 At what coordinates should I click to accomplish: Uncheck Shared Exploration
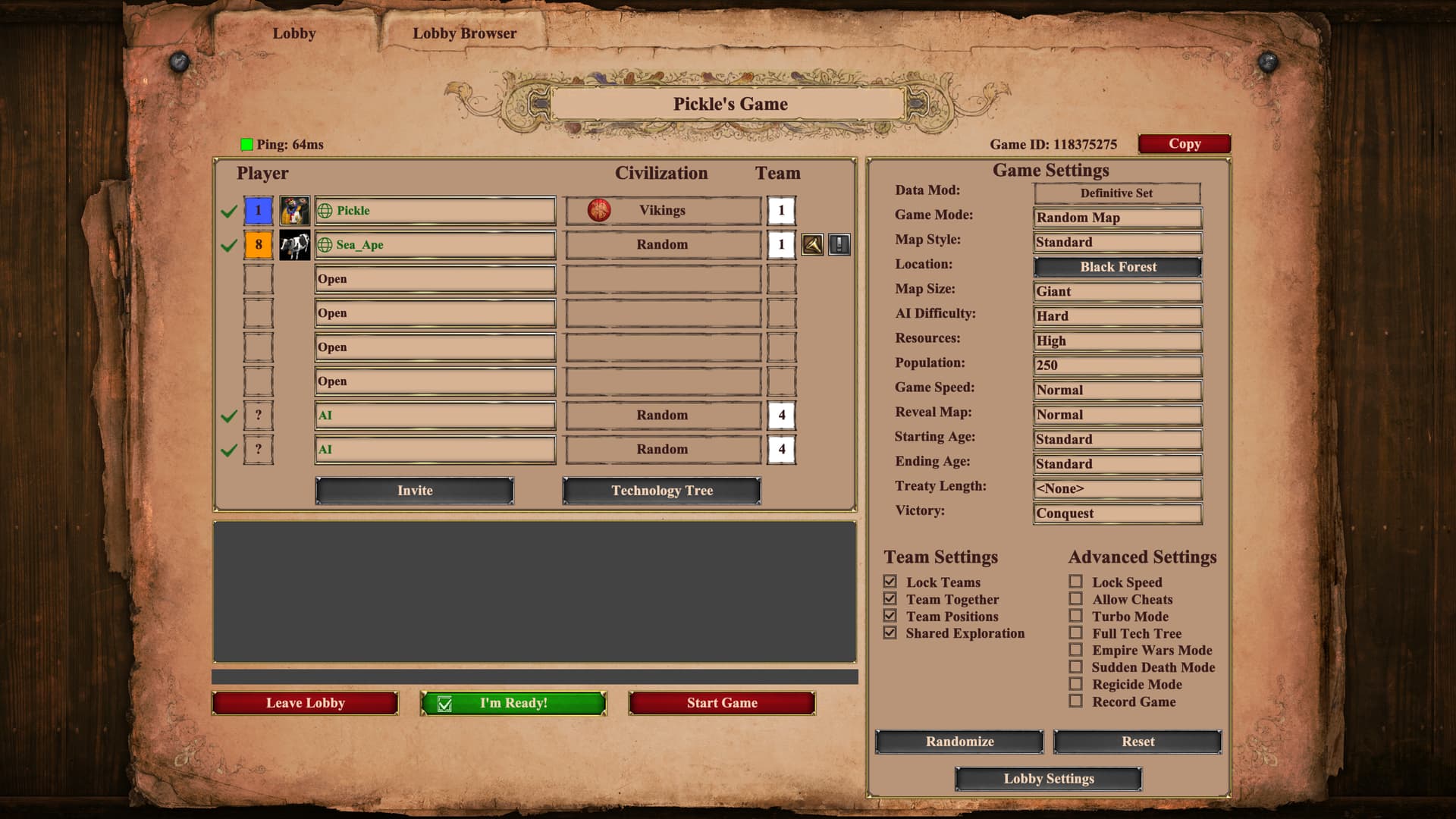click(890, 633)
